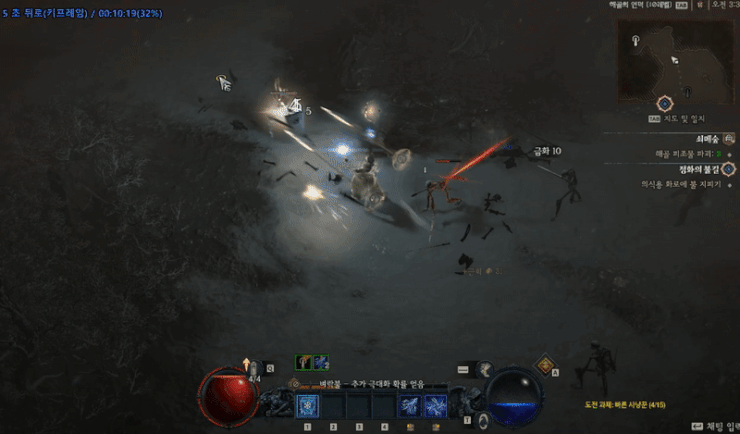Activate the frost skill in slot 1
This screenshot has height=434, width=740.
(307, 406)
